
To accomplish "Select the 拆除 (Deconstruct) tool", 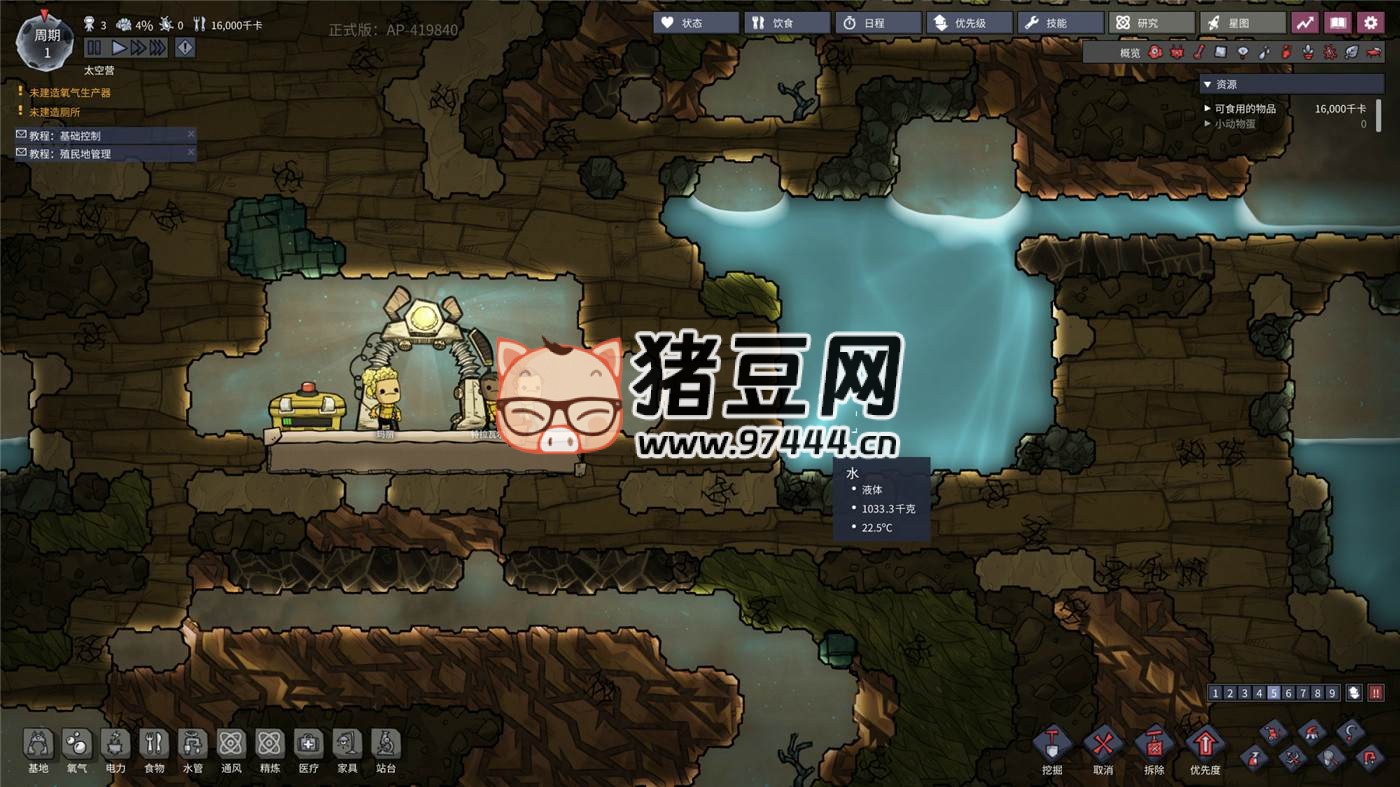I will click(x=1155, y=745).
